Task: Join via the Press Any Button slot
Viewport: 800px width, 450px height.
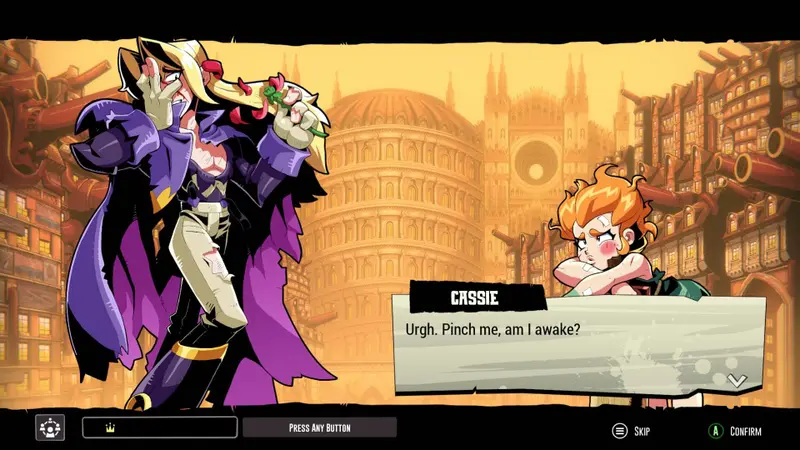Action: pos(319,428)
